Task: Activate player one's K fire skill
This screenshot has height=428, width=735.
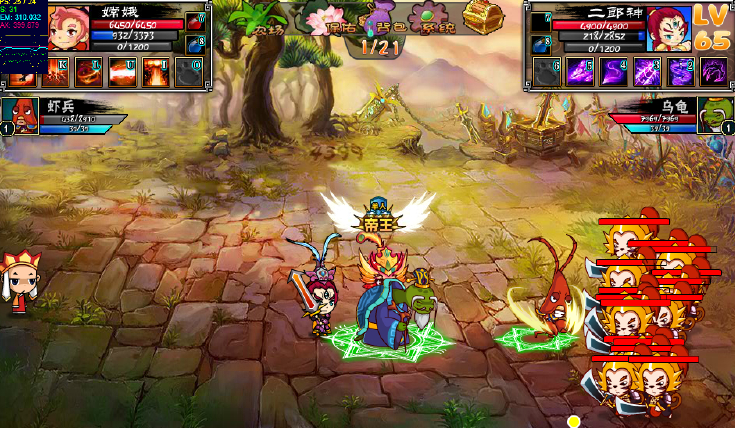Action: click(54, 72)
